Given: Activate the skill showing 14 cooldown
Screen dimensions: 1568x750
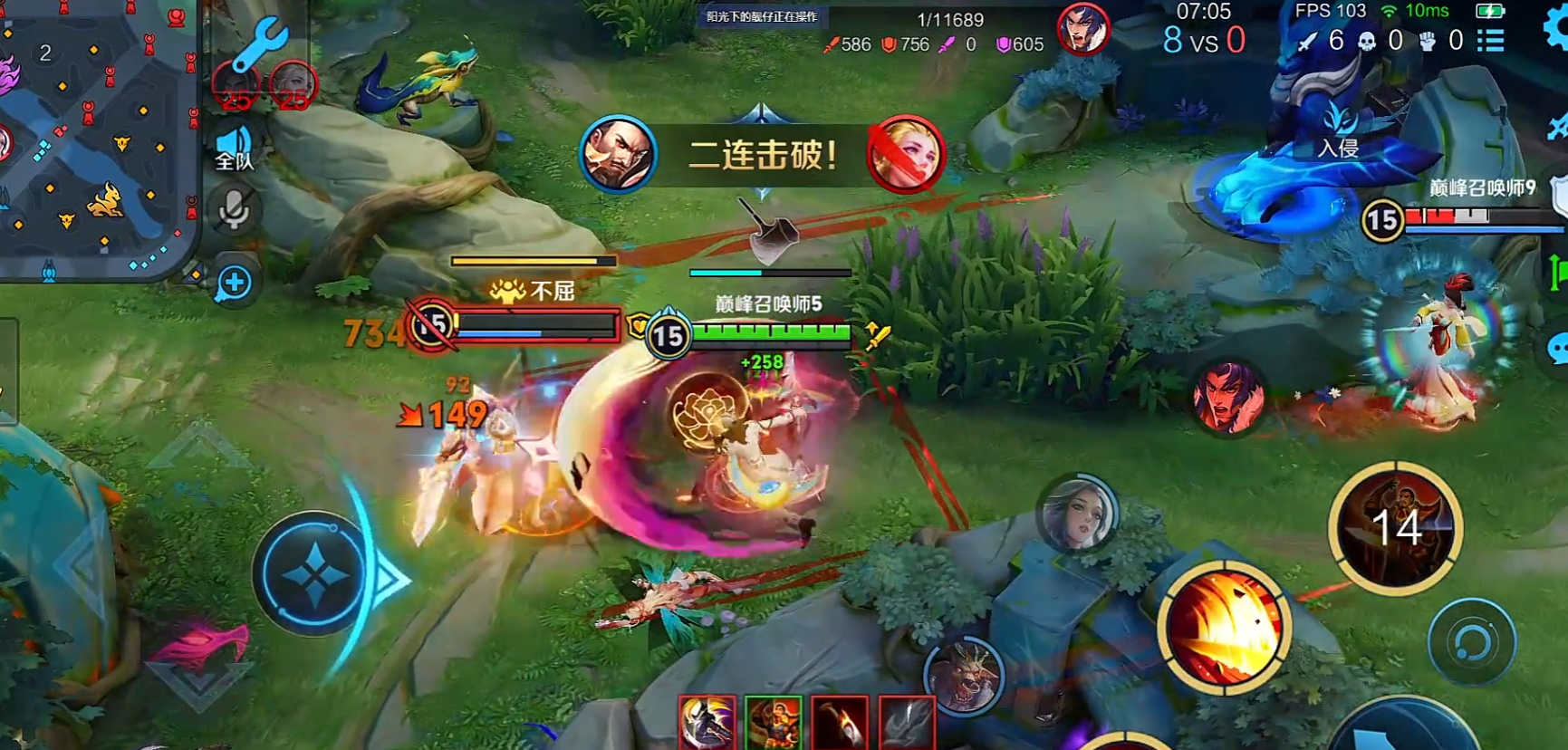Looking at the screenshot, I should pos(1396,529).
